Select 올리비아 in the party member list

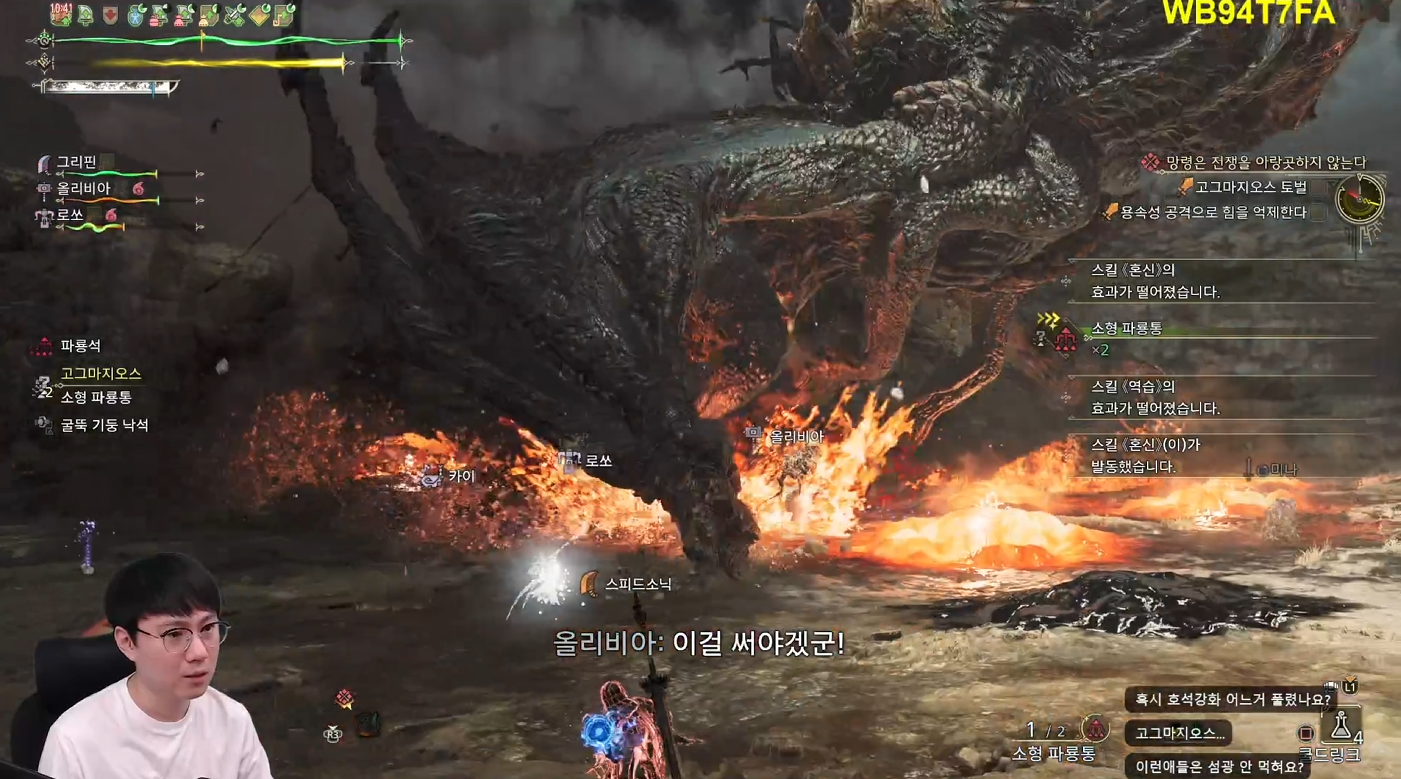(x=83, y=188)
